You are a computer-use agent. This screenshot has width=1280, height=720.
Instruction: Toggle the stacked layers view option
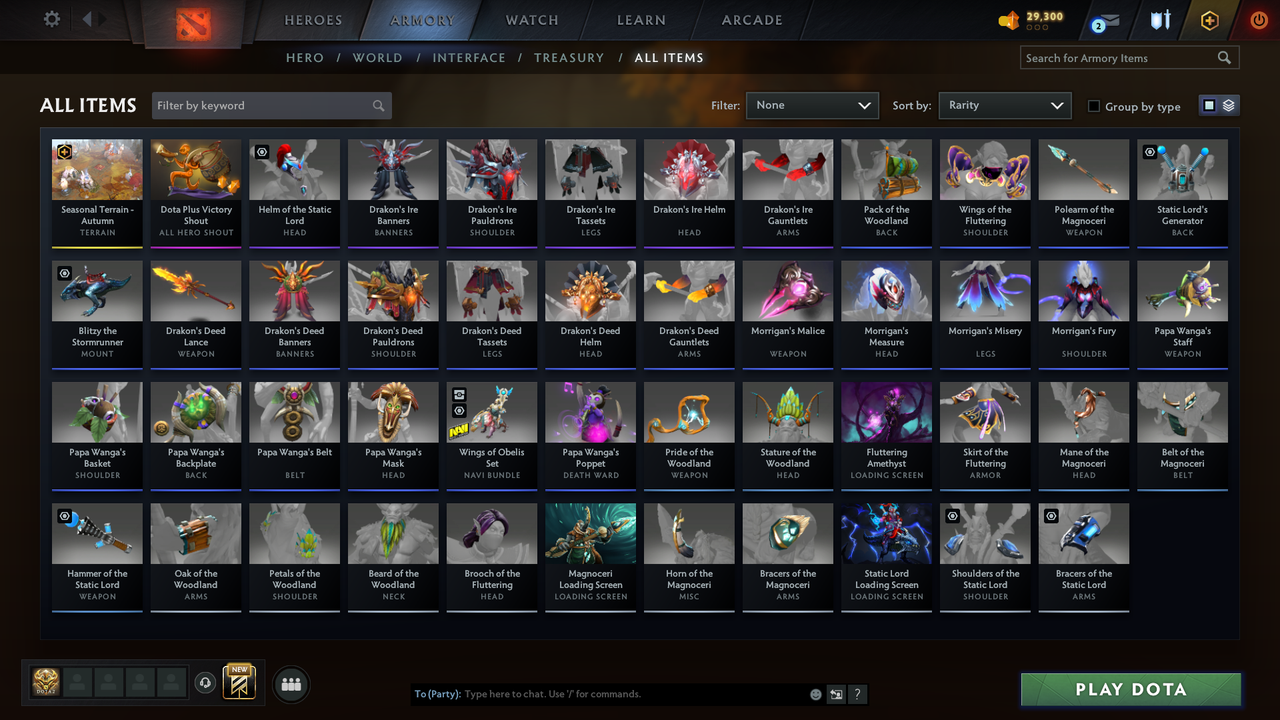coord(1227,105)
